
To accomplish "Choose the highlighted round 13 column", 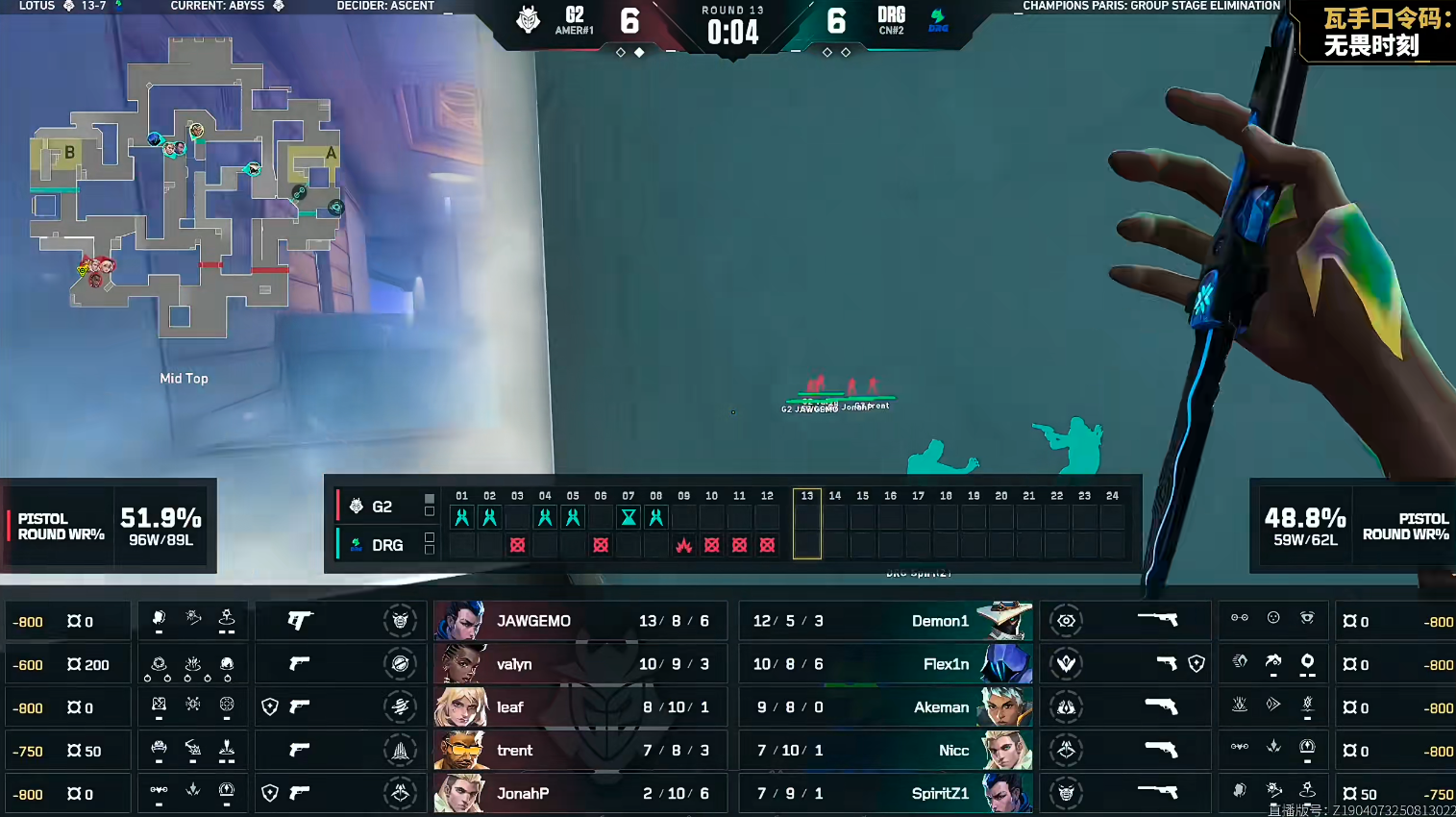I will (806, 524).
